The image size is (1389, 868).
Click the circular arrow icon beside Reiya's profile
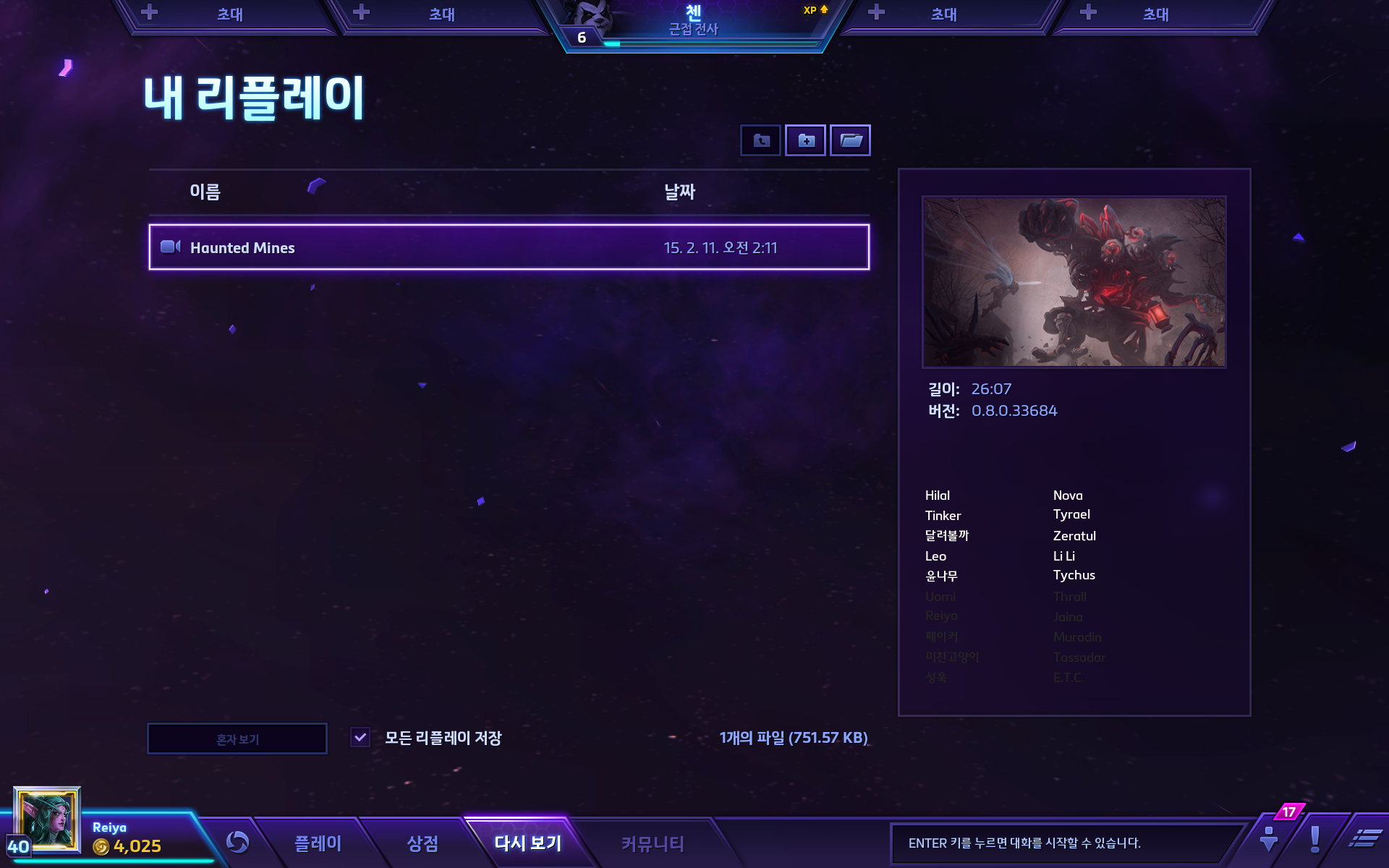(239, 841)
